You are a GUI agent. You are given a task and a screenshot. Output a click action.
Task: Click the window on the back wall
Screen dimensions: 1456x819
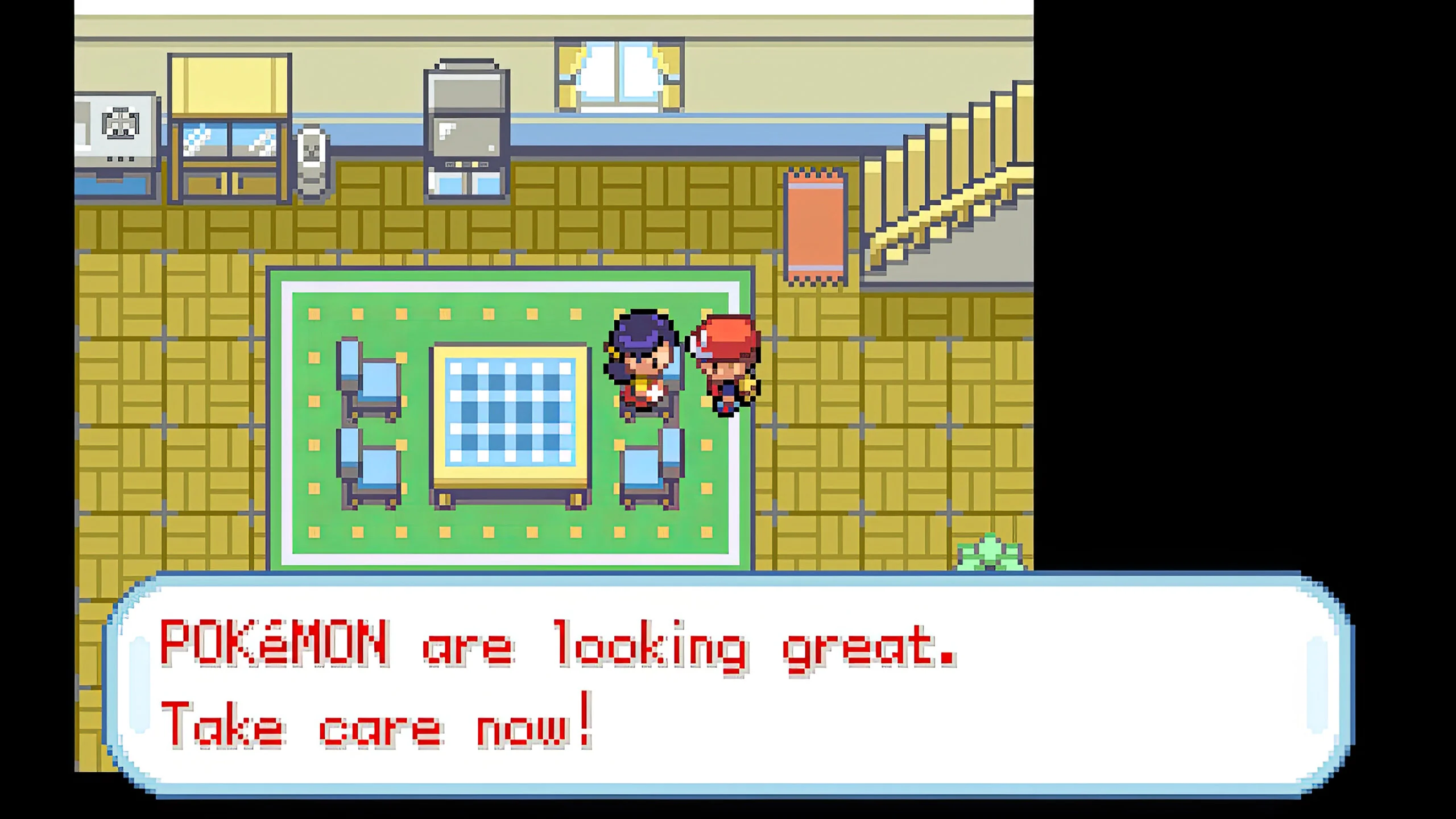tap(617, 74)
